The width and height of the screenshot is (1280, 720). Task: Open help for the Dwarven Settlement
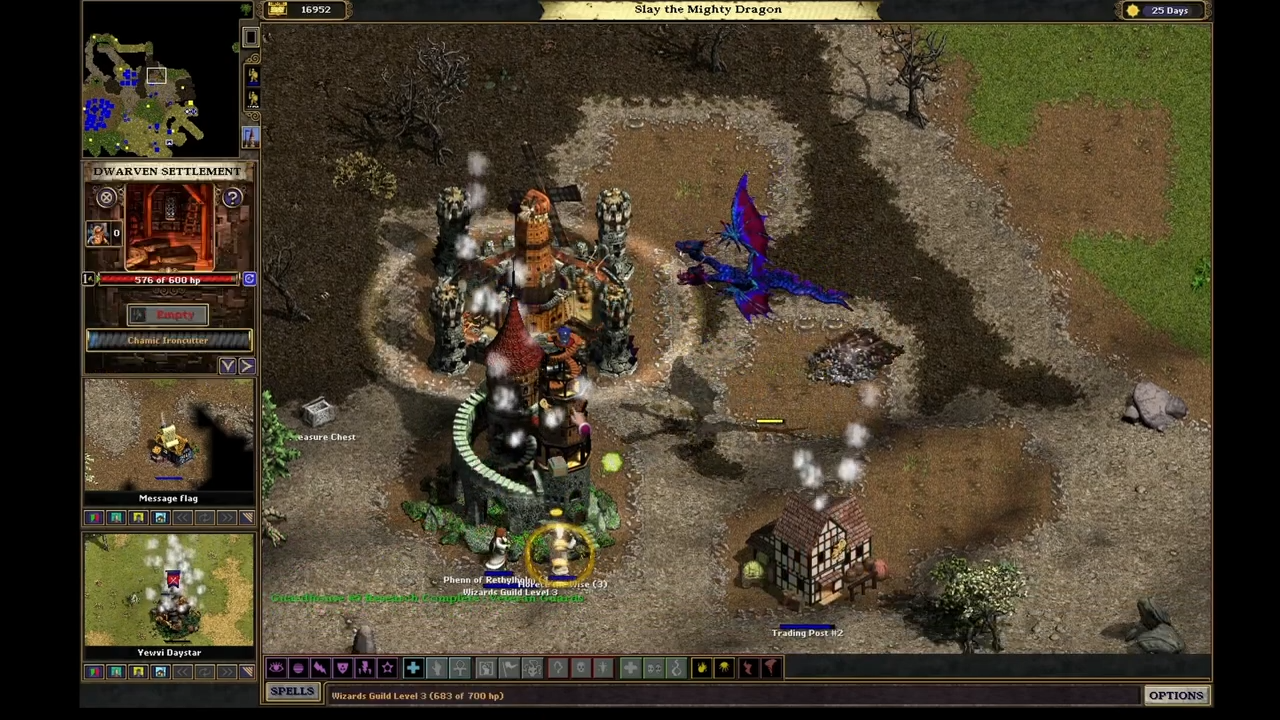pos(232,198)
